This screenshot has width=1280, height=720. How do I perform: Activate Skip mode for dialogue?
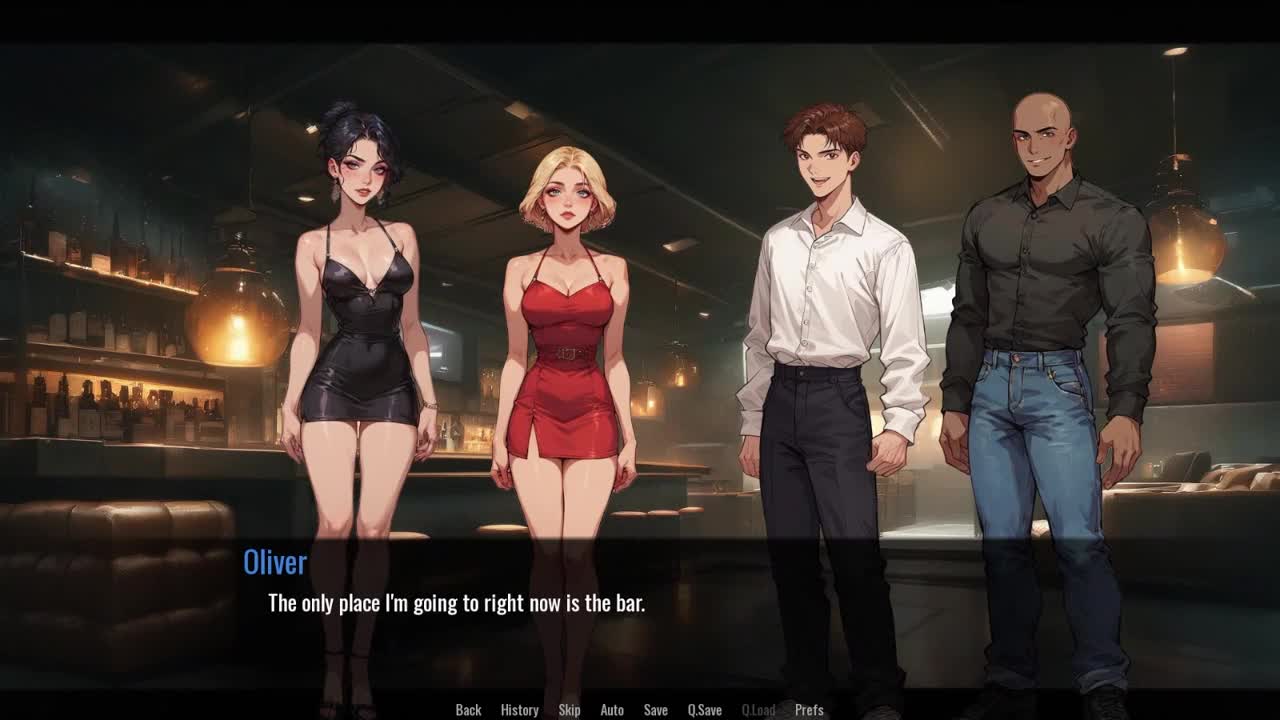(569, 710)
